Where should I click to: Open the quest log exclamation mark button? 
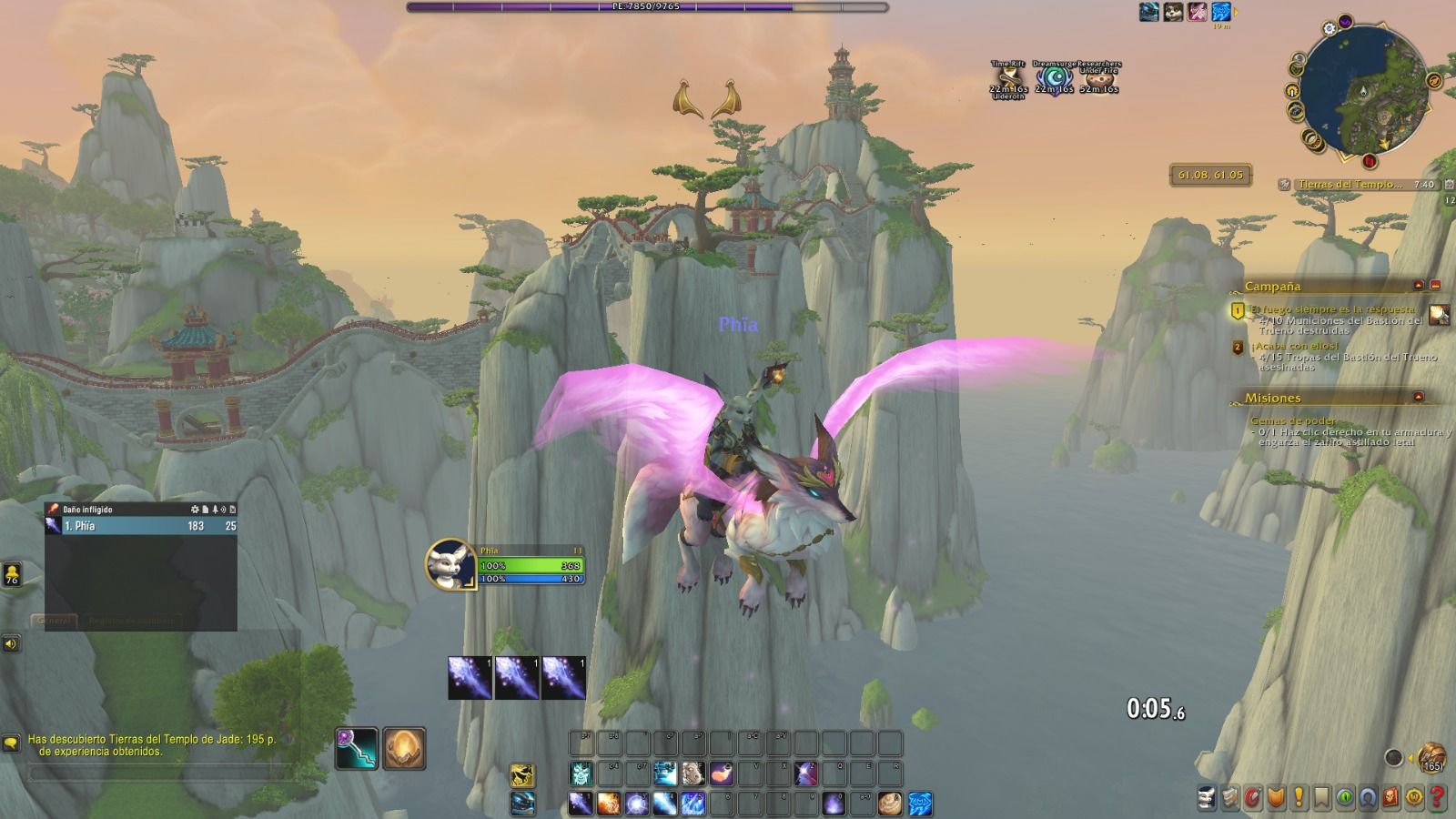tap(1299, 798)
